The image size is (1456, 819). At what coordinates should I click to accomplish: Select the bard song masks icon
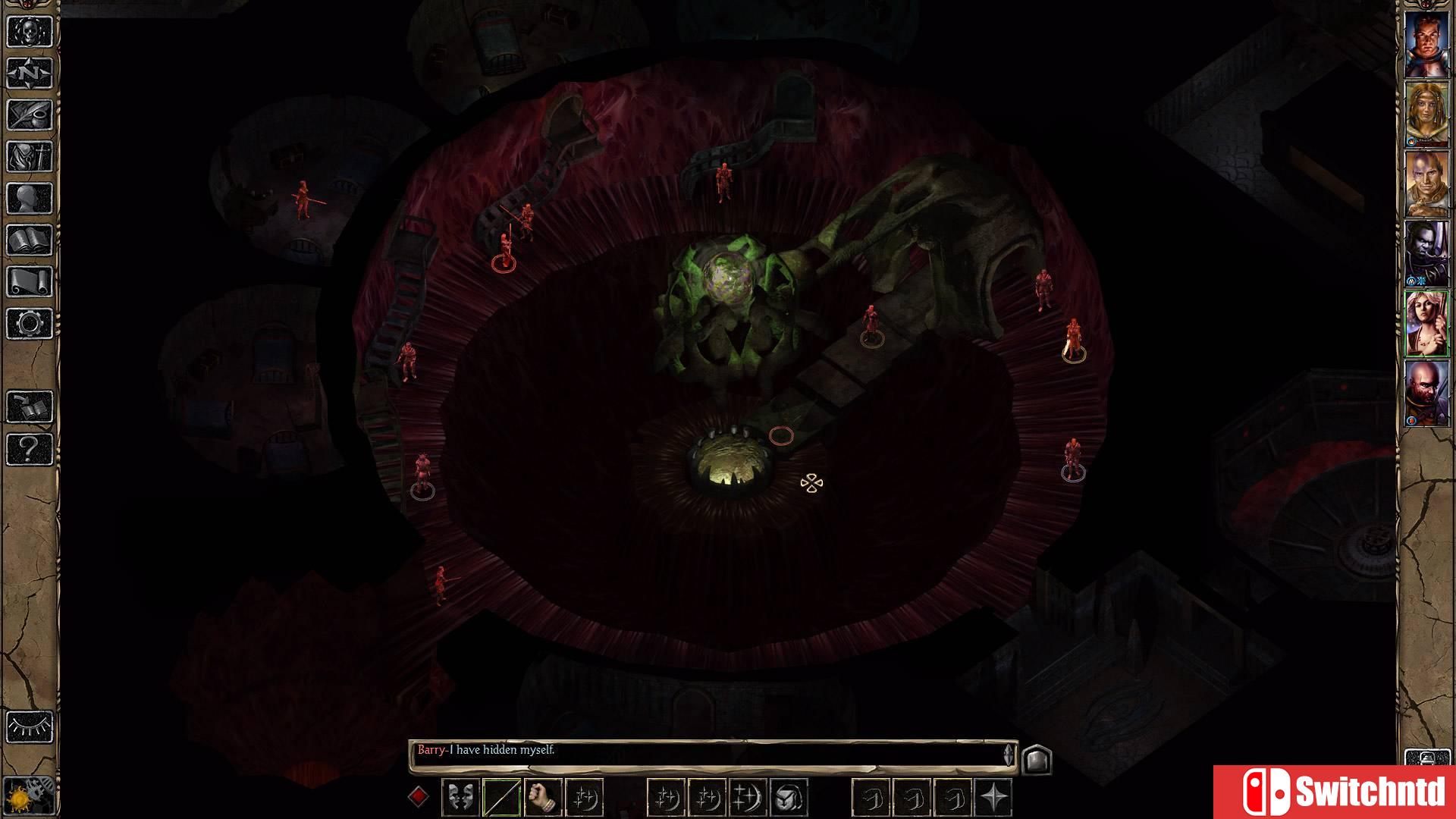[x=460, y=798]
